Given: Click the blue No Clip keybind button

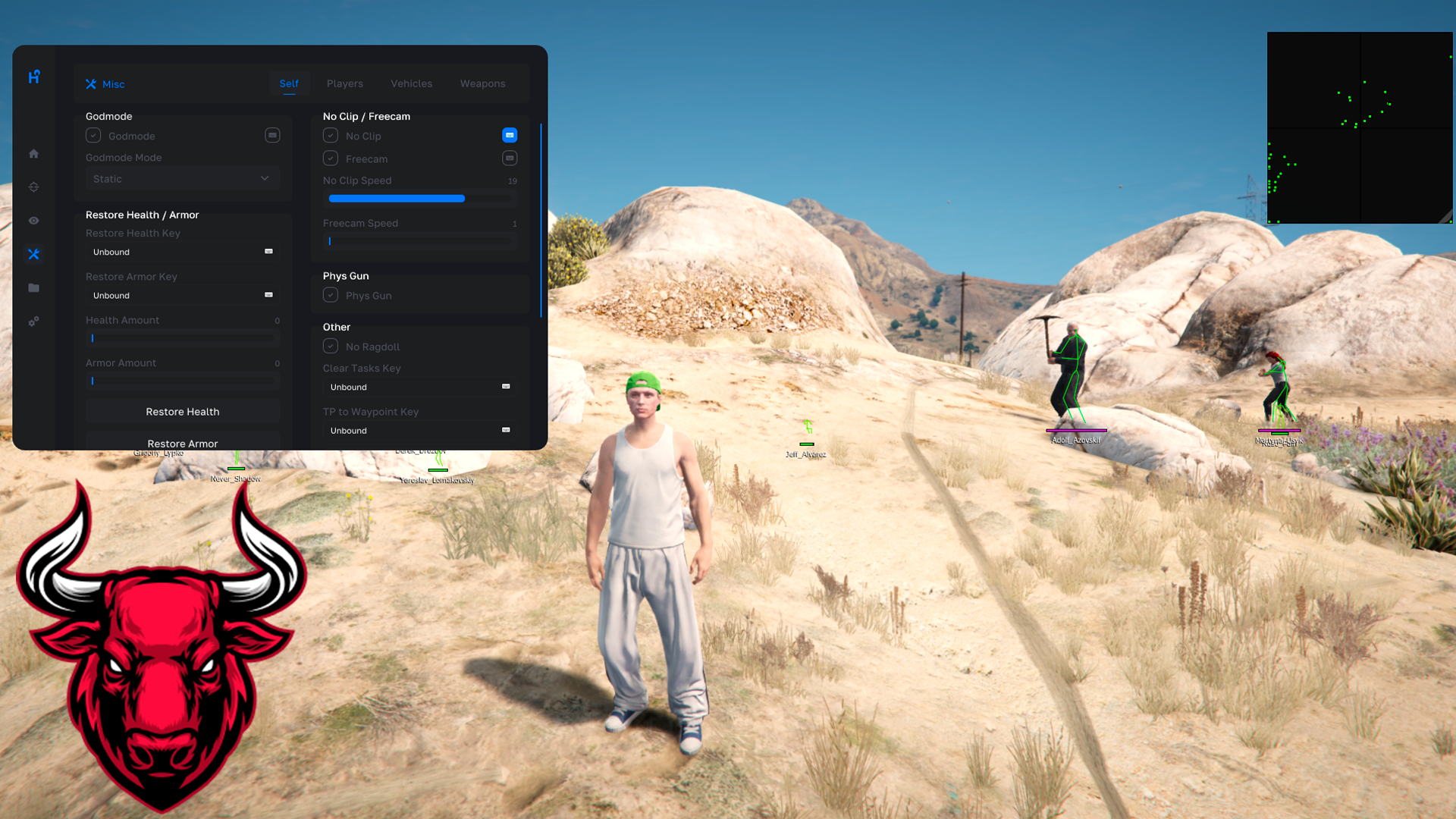Looking at the screenshot, I should [x=510, y=135].
